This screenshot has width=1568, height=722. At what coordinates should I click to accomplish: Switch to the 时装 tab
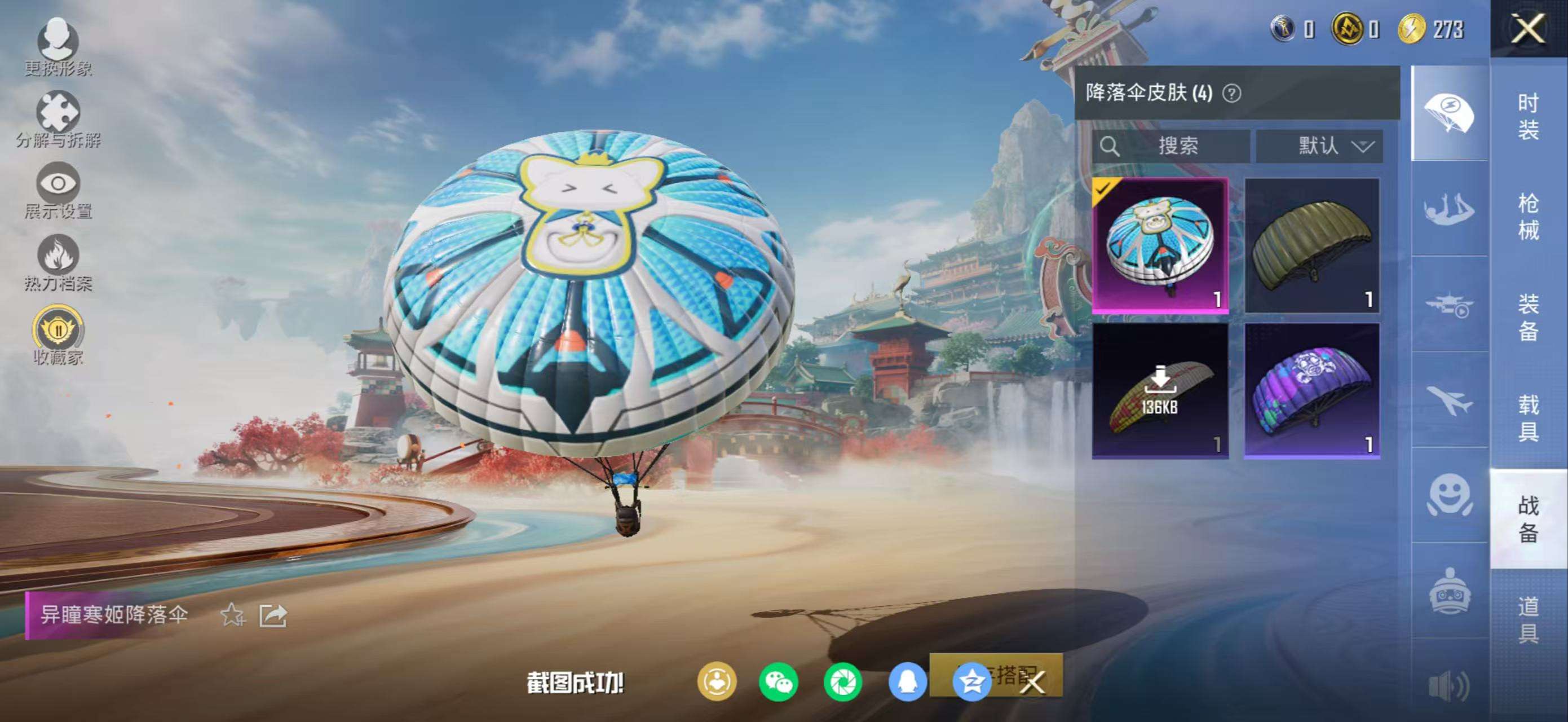click(x=1528, y=116)
